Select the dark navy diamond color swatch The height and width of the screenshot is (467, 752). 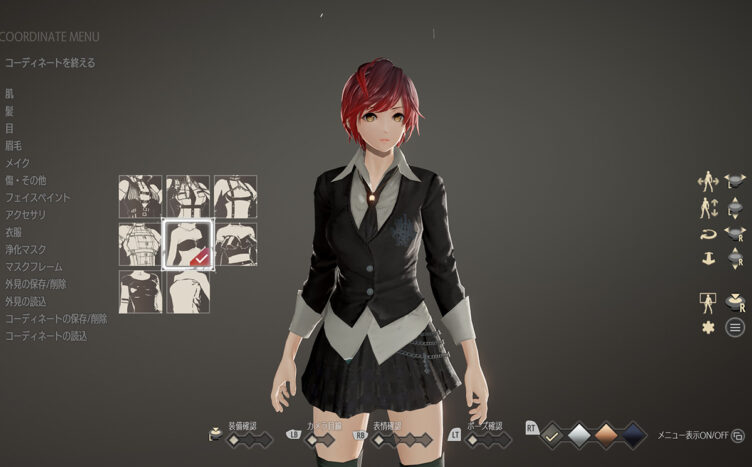click(632, 434)
